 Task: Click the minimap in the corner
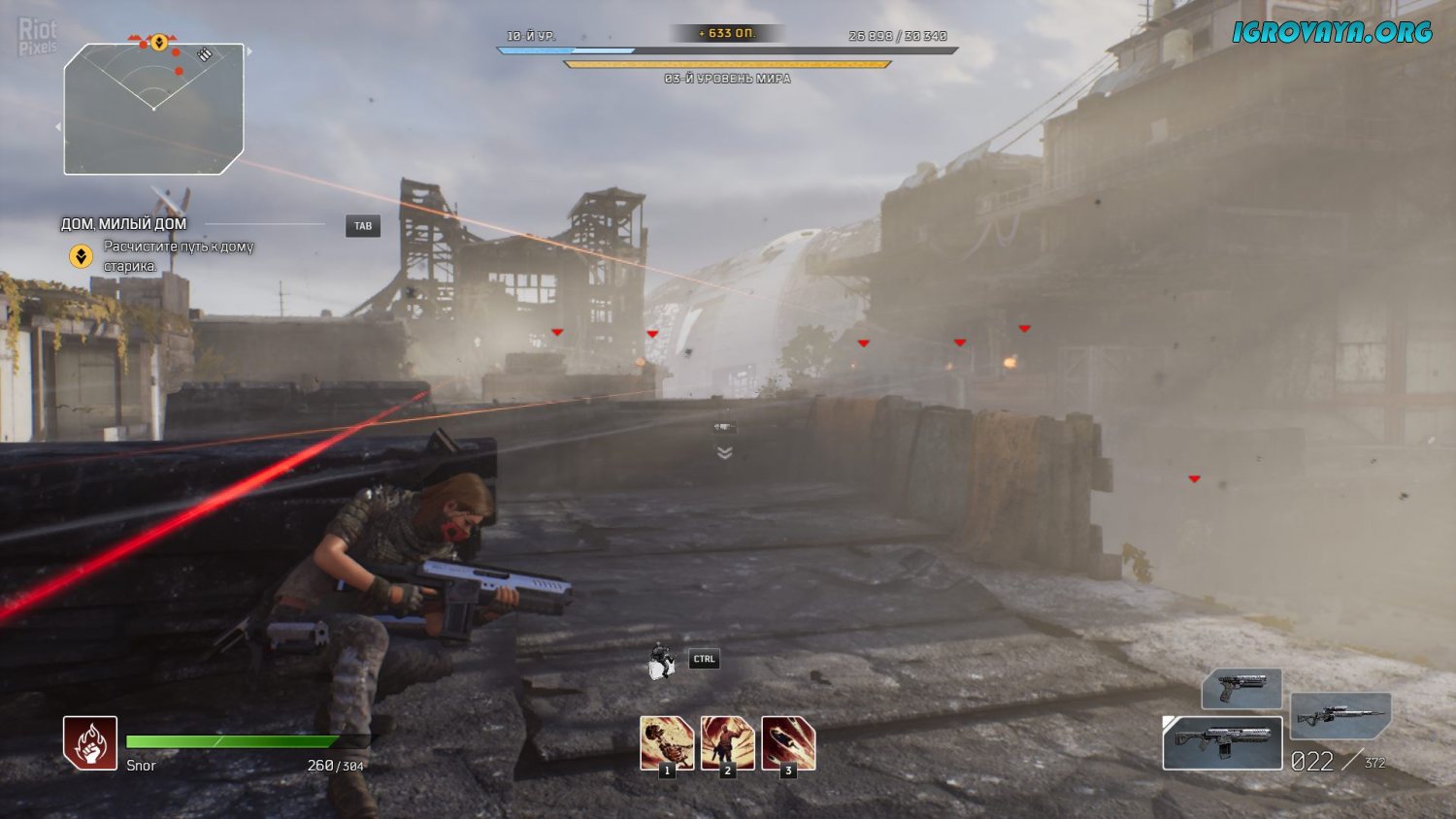click(x=153, y=109)
